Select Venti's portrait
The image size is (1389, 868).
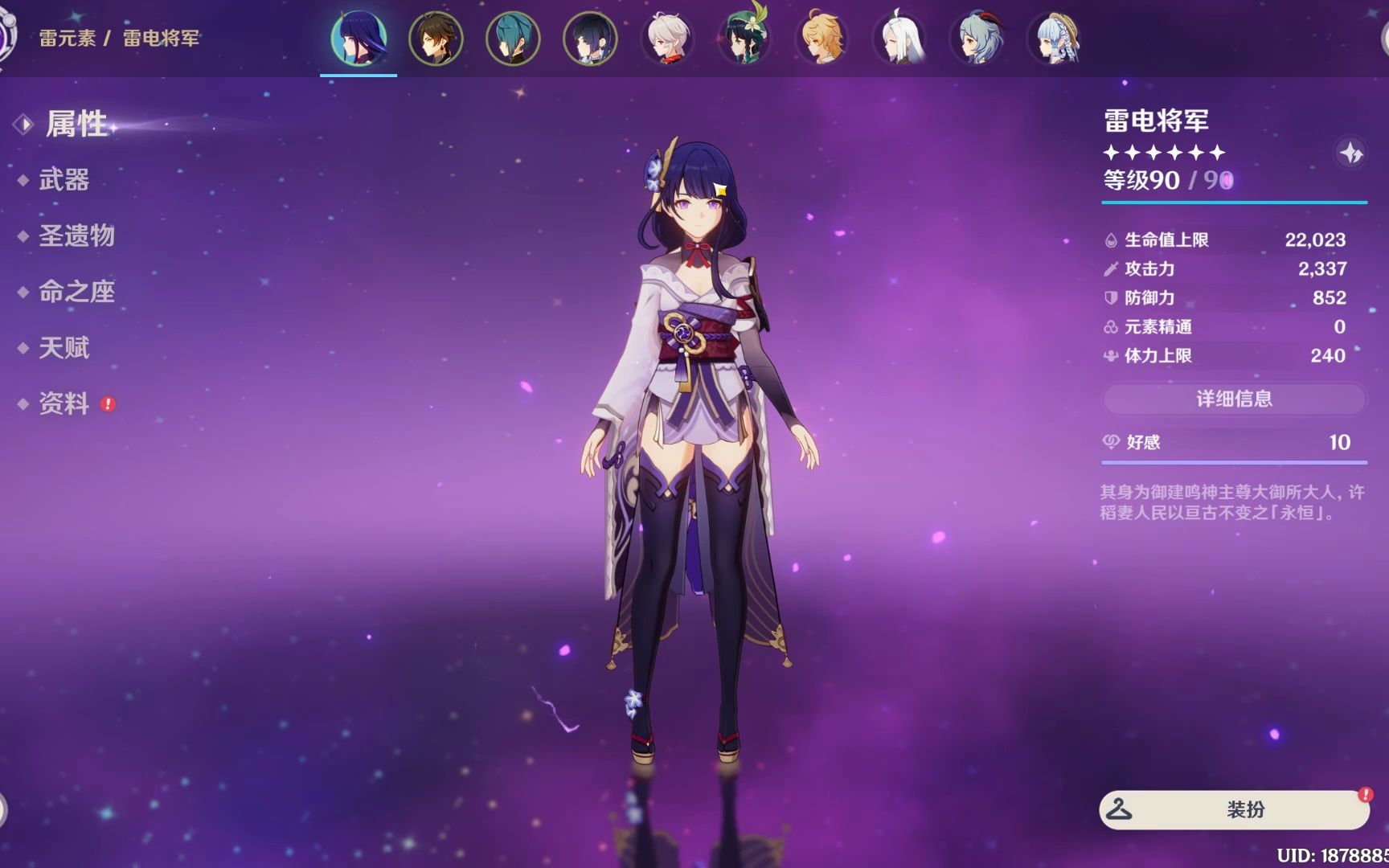tap(744, 38)
